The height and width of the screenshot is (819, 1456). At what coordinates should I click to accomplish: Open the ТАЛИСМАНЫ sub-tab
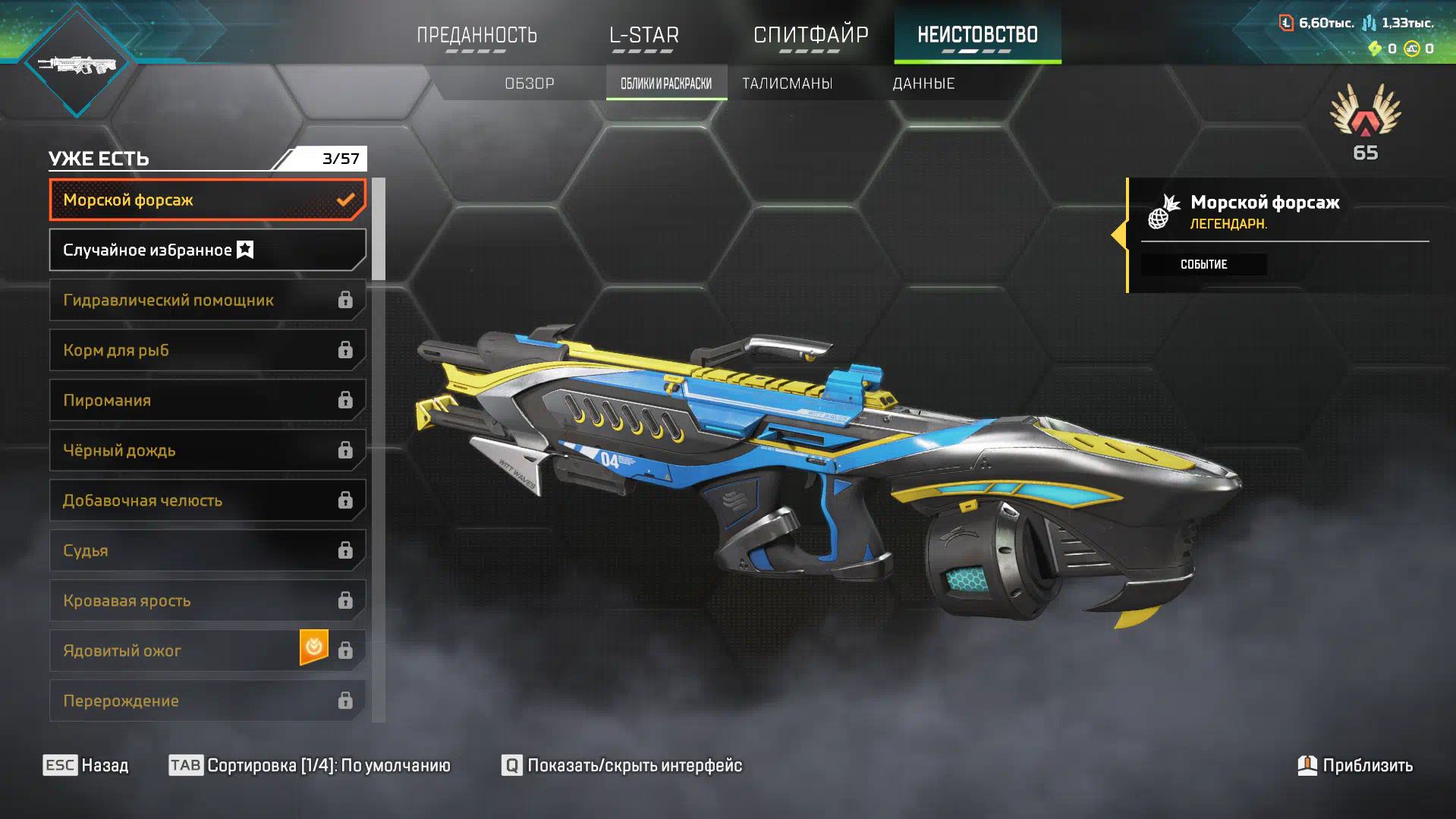click(787, 83)
